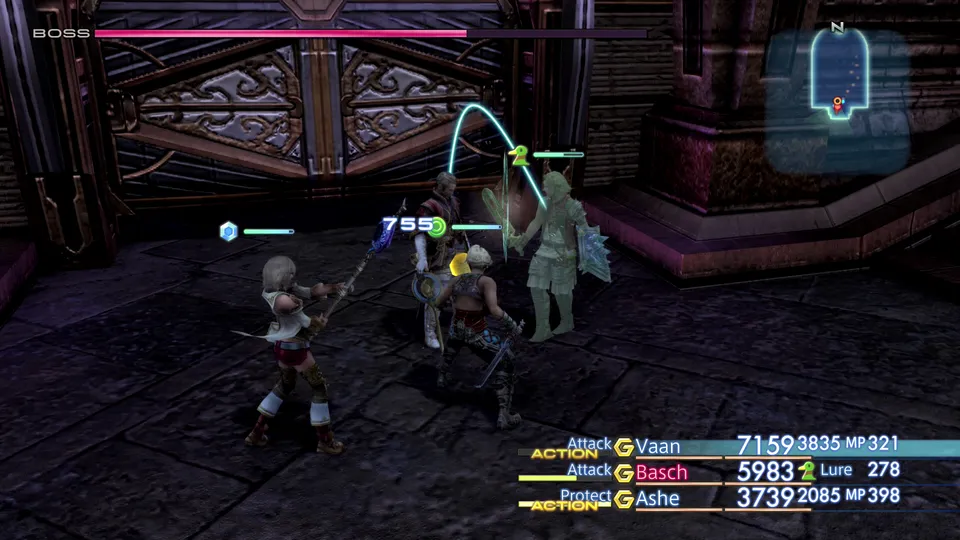Select Ashe in the party list

[657, 497]
